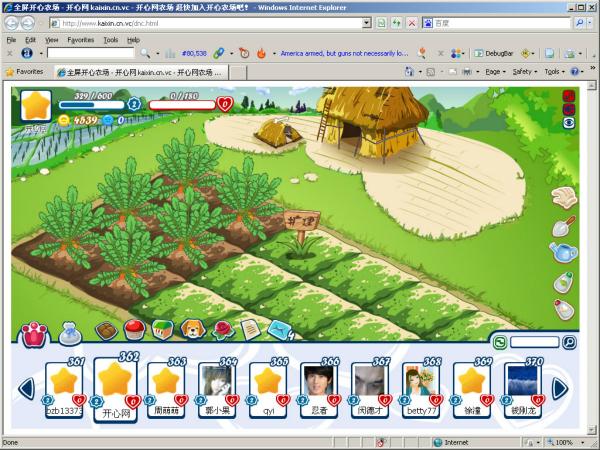Open the notepad log icon
Image resolution: width=600 pixels, height=450 pixels.
click(x=250, y=328)
